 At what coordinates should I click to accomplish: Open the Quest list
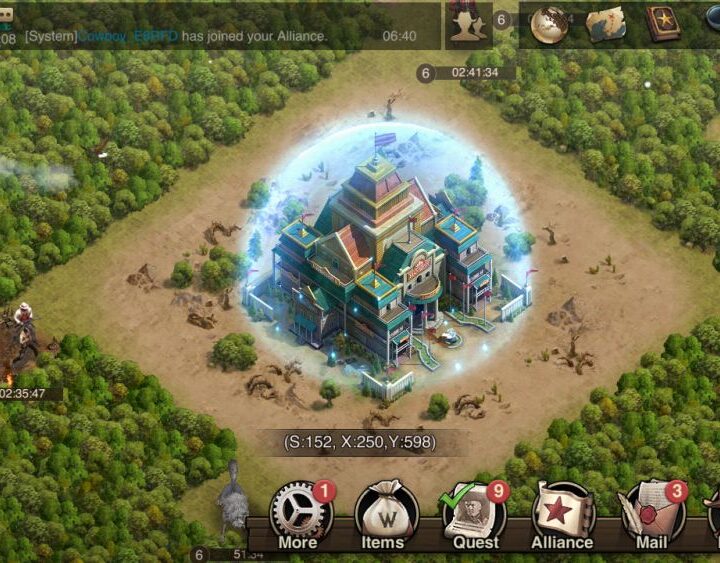tap(474, 517)
